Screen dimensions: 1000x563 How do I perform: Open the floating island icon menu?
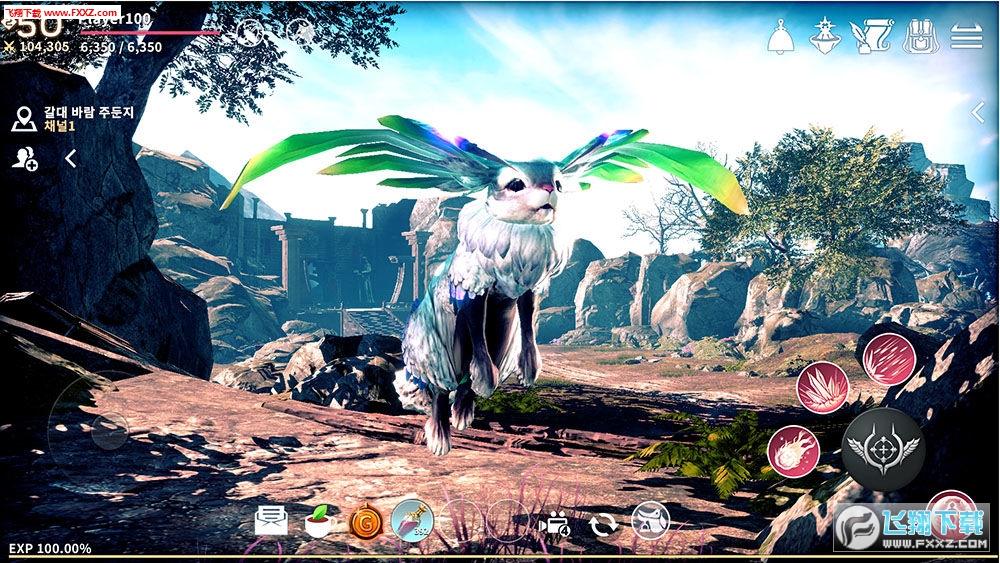tap(823, 37)
